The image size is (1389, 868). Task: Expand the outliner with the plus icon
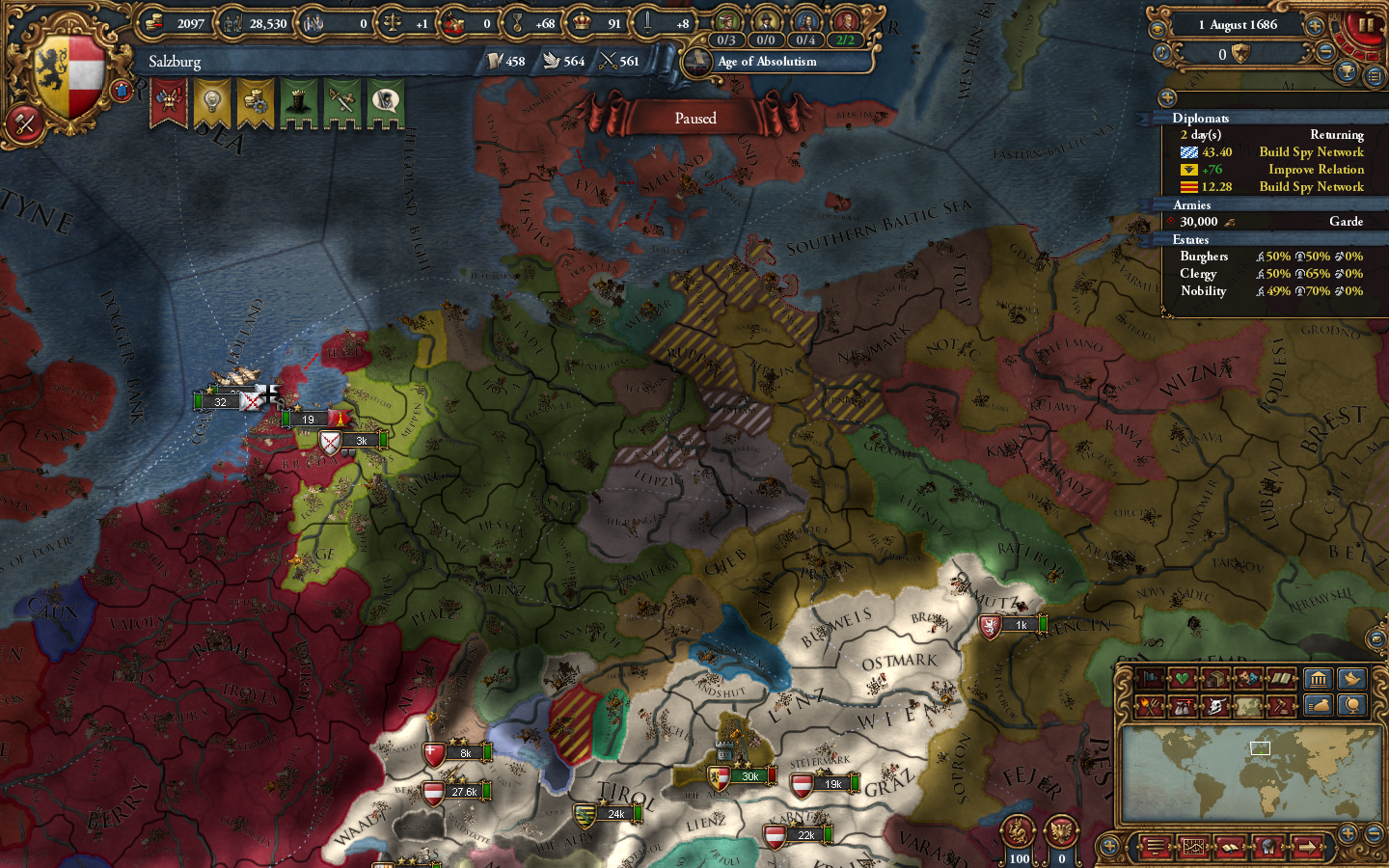(1167, 98)
